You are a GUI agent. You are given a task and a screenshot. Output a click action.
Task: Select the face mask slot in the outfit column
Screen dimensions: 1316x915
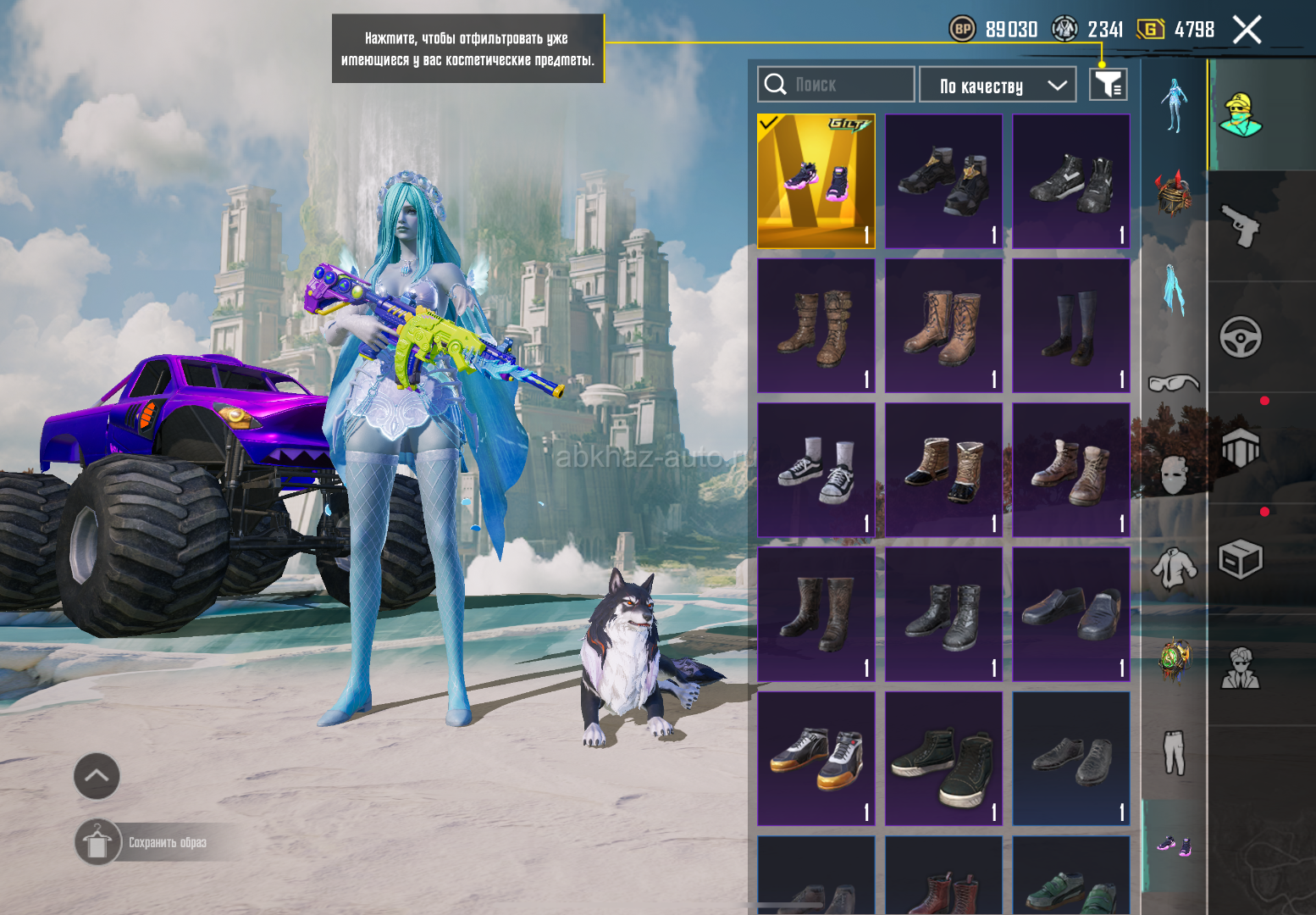tap(1174, 474)
